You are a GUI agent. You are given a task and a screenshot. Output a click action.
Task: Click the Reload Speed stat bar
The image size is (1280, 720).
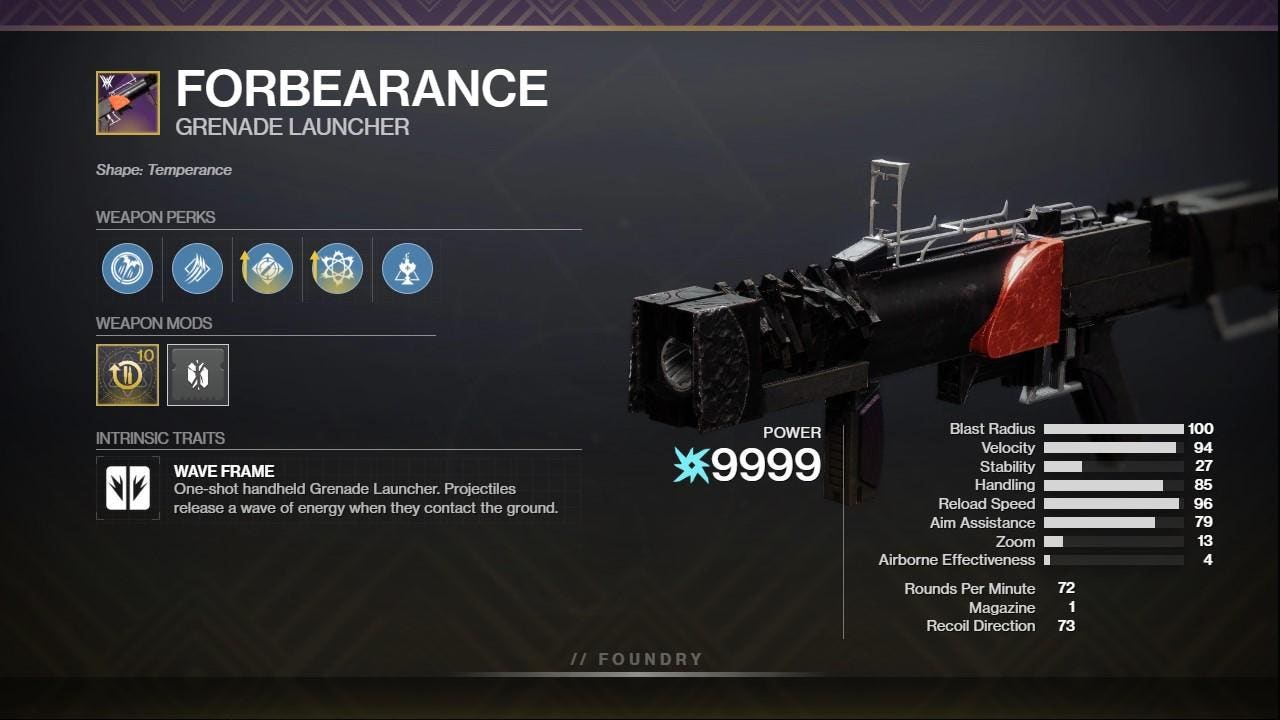point(1113,503)
